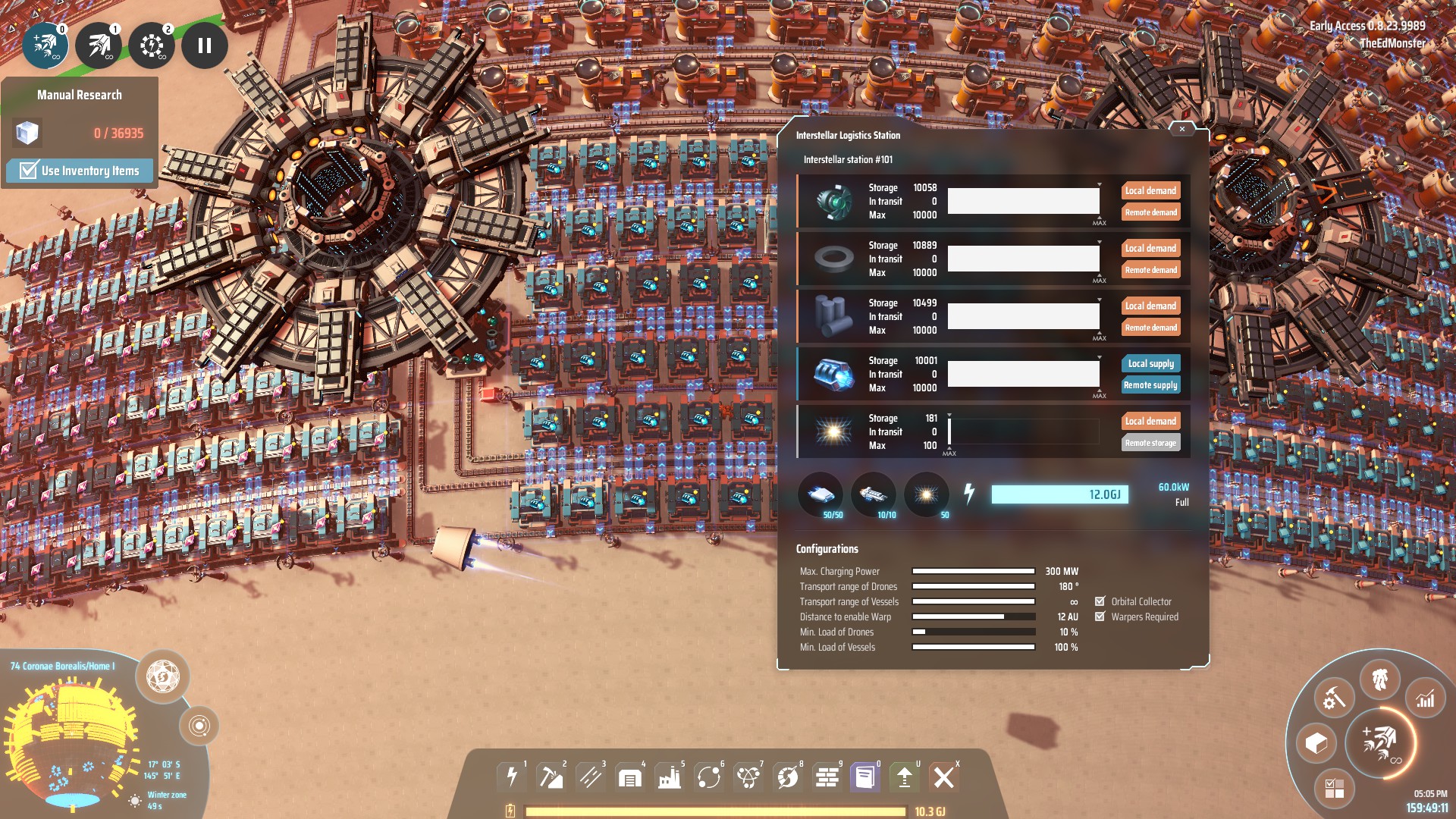Open the statistics chart icon

[x=1425, y=698]
